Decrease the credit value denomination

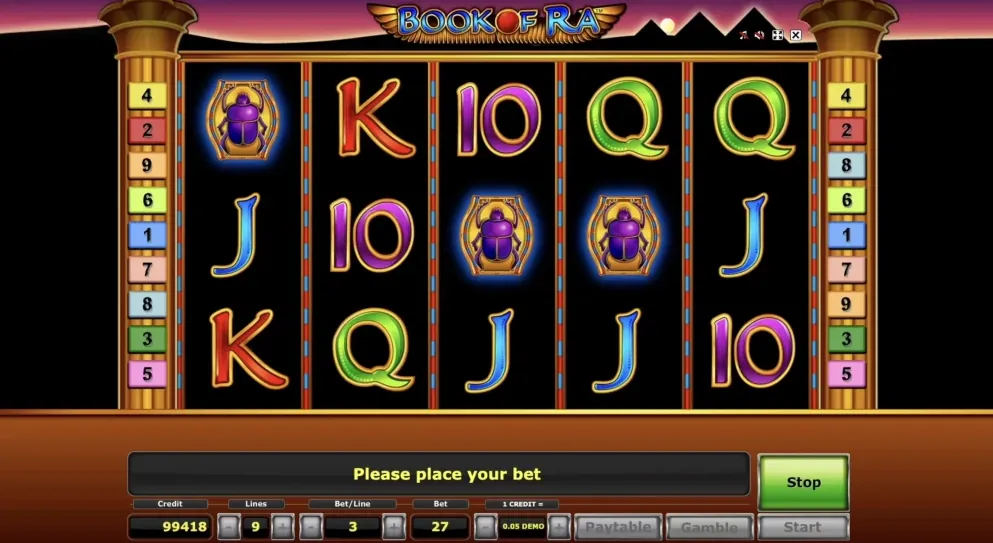485,527
